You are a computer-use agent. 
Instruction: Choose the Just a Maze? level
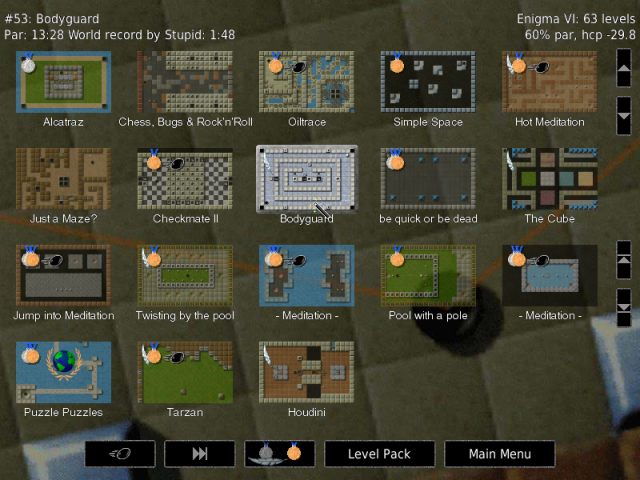click(64, 179)
